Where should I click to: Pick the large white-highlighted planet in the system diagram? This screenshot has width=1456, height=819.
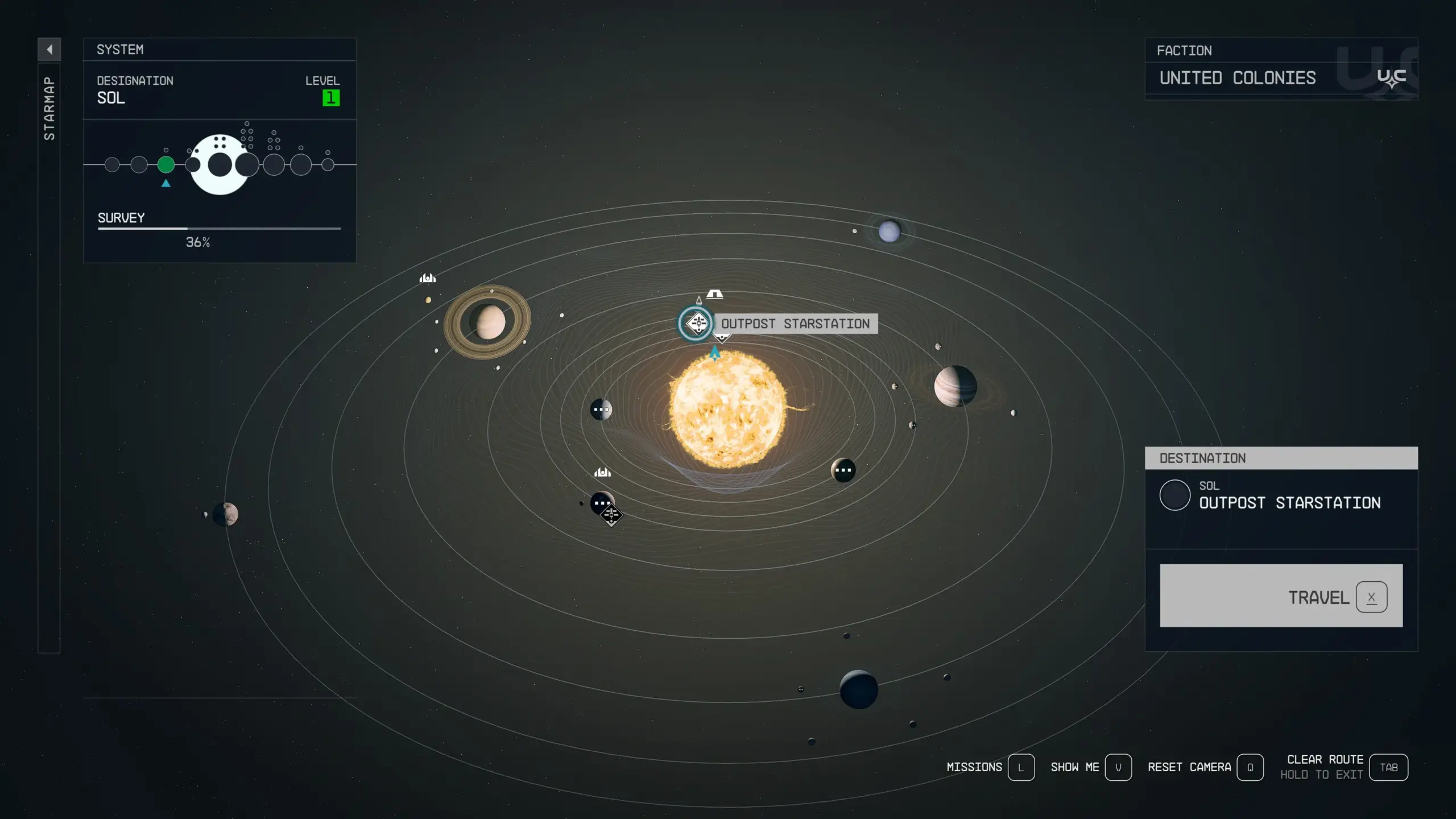tap(220, 165)
